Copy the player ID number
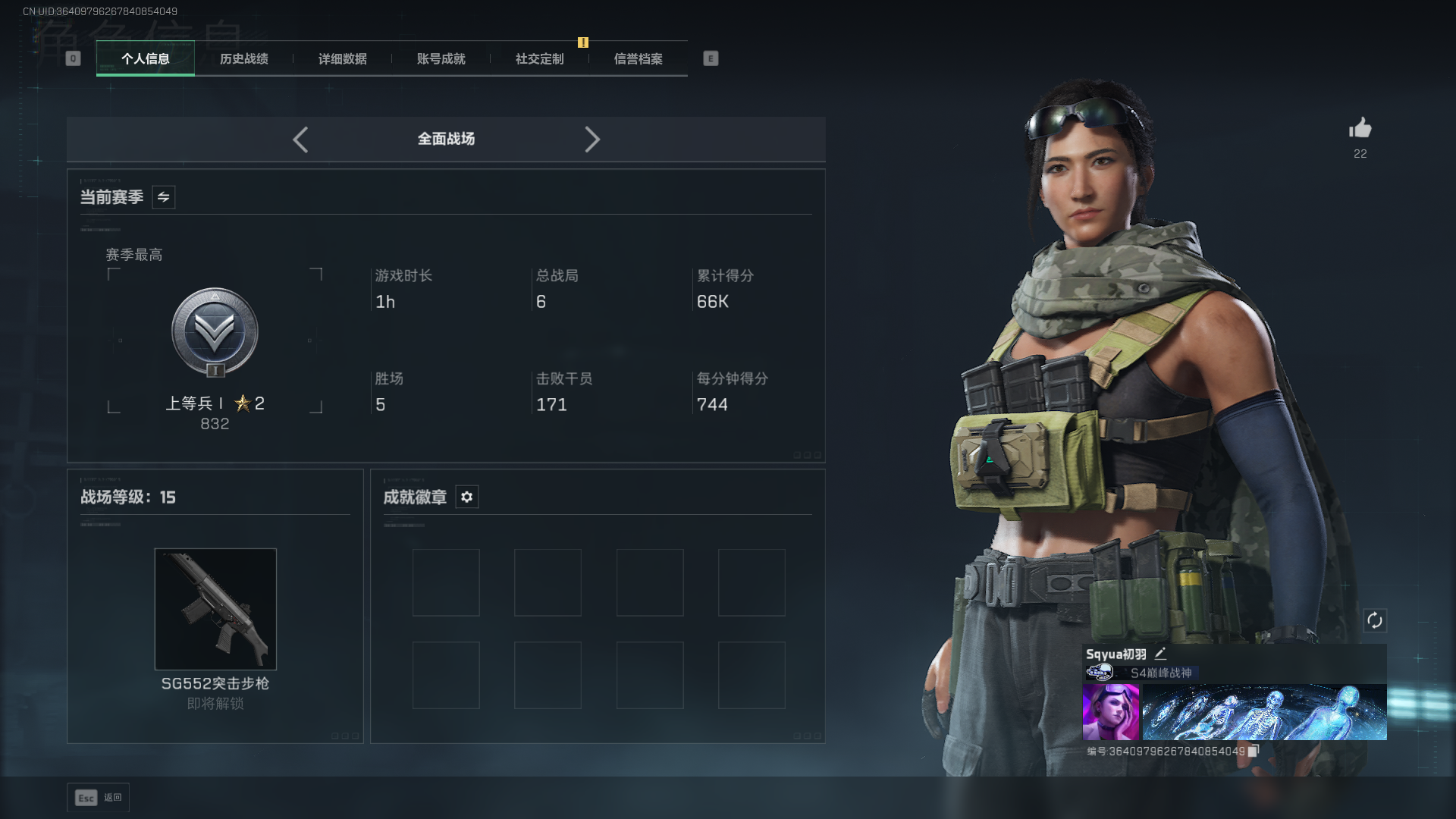Screen dimensions: 1456x819 (x=1254, y=751)
